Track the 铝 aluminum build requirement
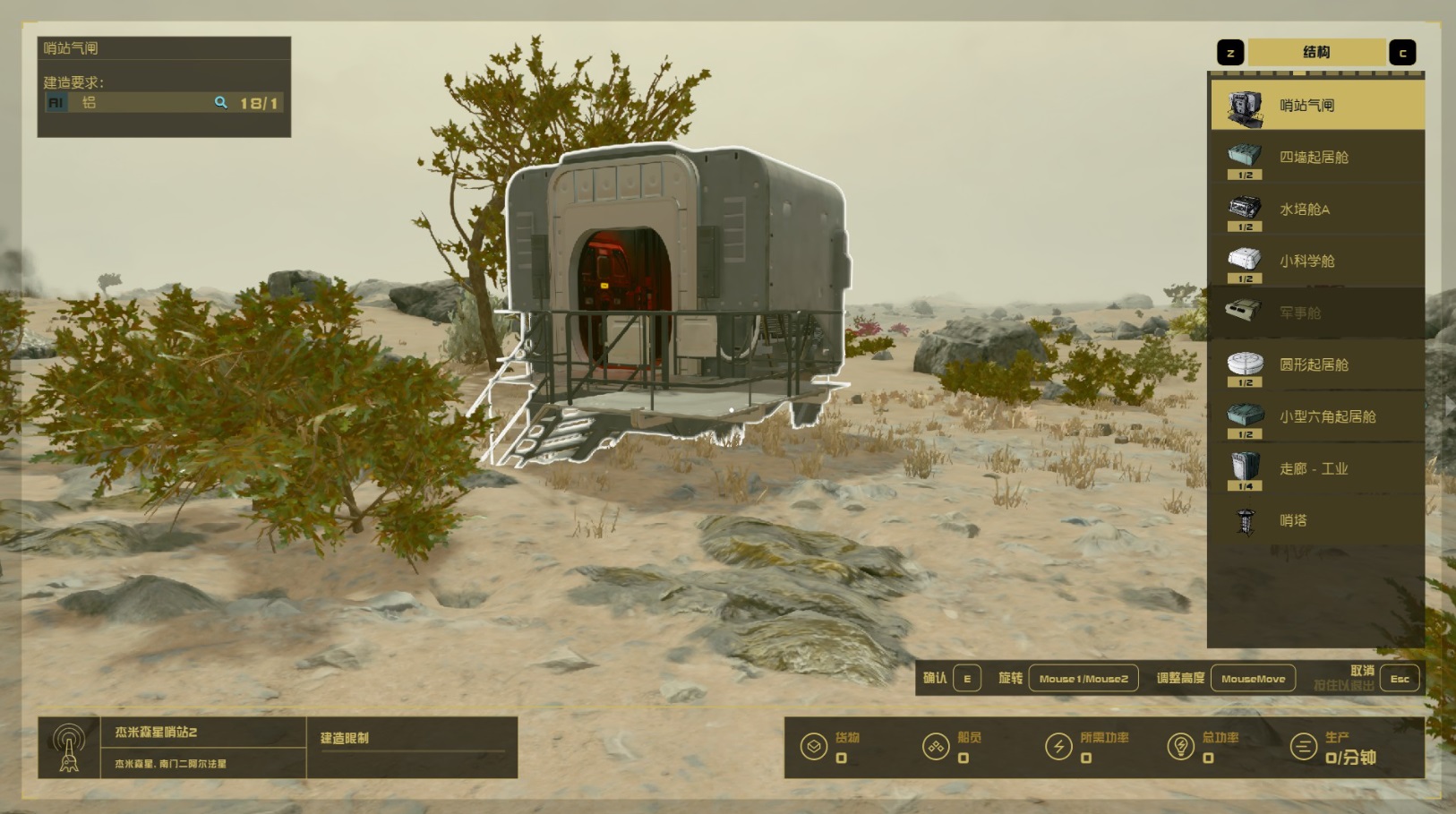The image size is (1456, 814). (x=134, y=103)
